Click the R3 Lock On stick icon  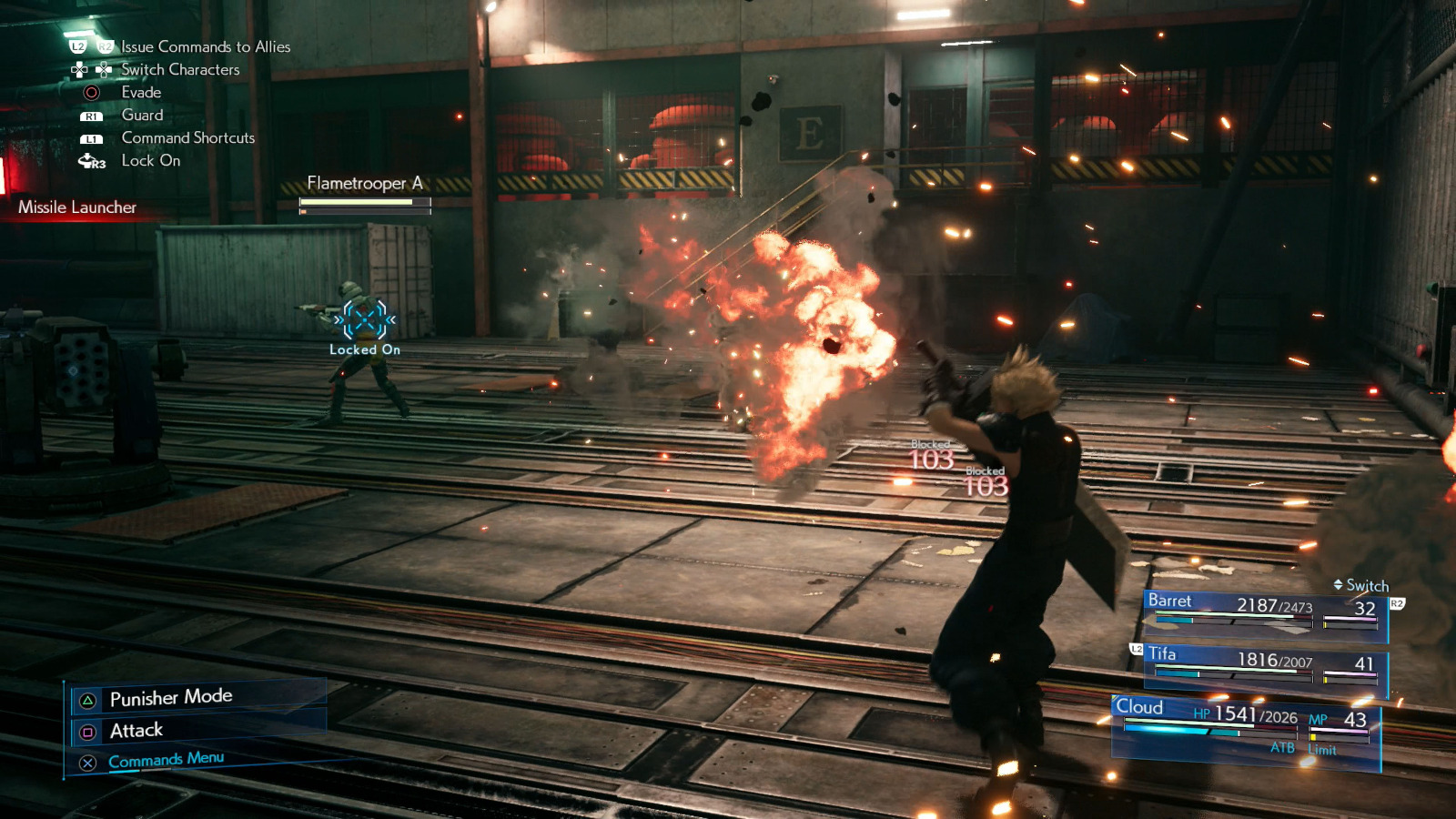click(x=89, y=160)
